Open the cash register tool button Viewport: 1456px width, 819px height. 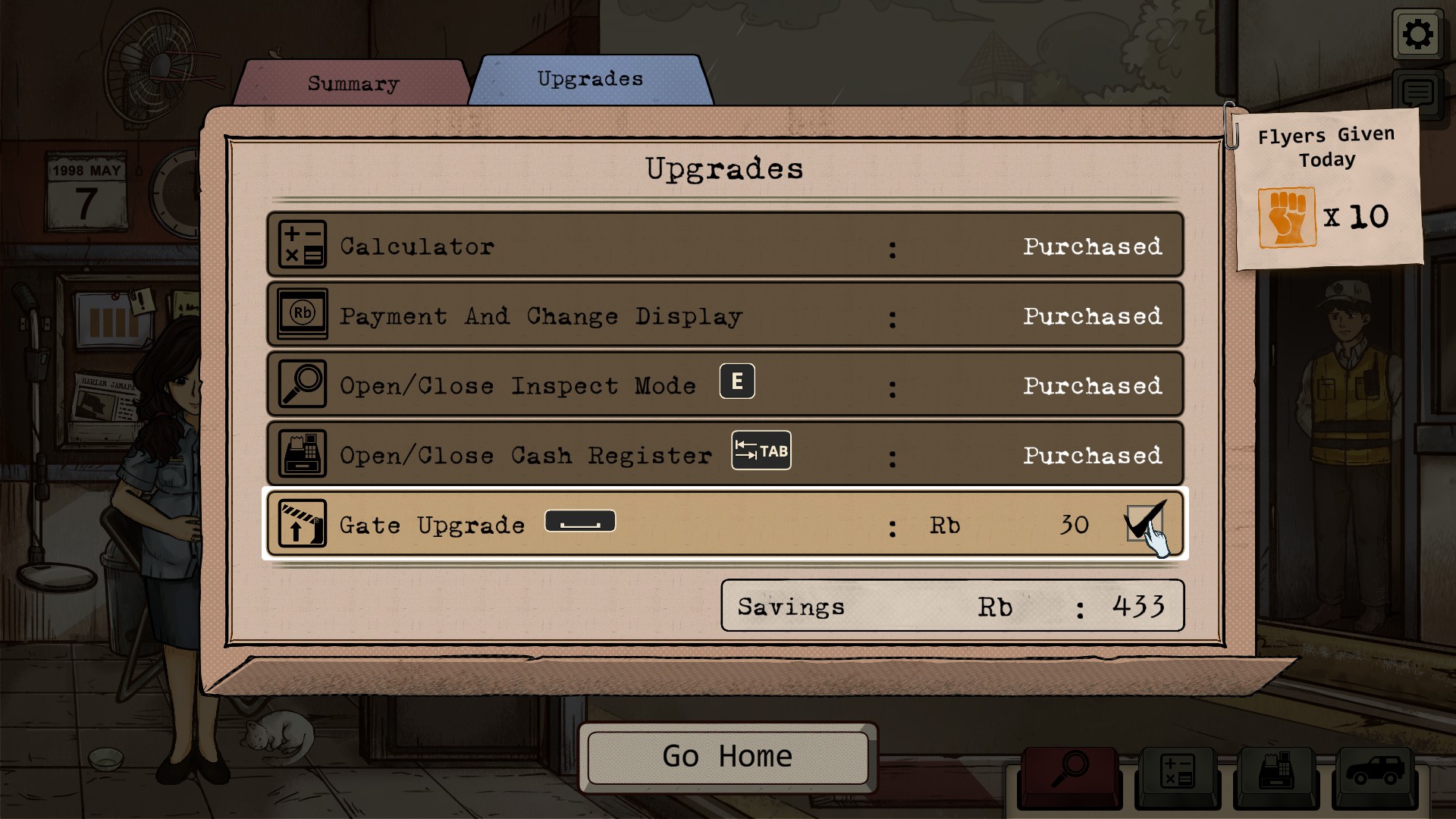(x=1276, y=773)
